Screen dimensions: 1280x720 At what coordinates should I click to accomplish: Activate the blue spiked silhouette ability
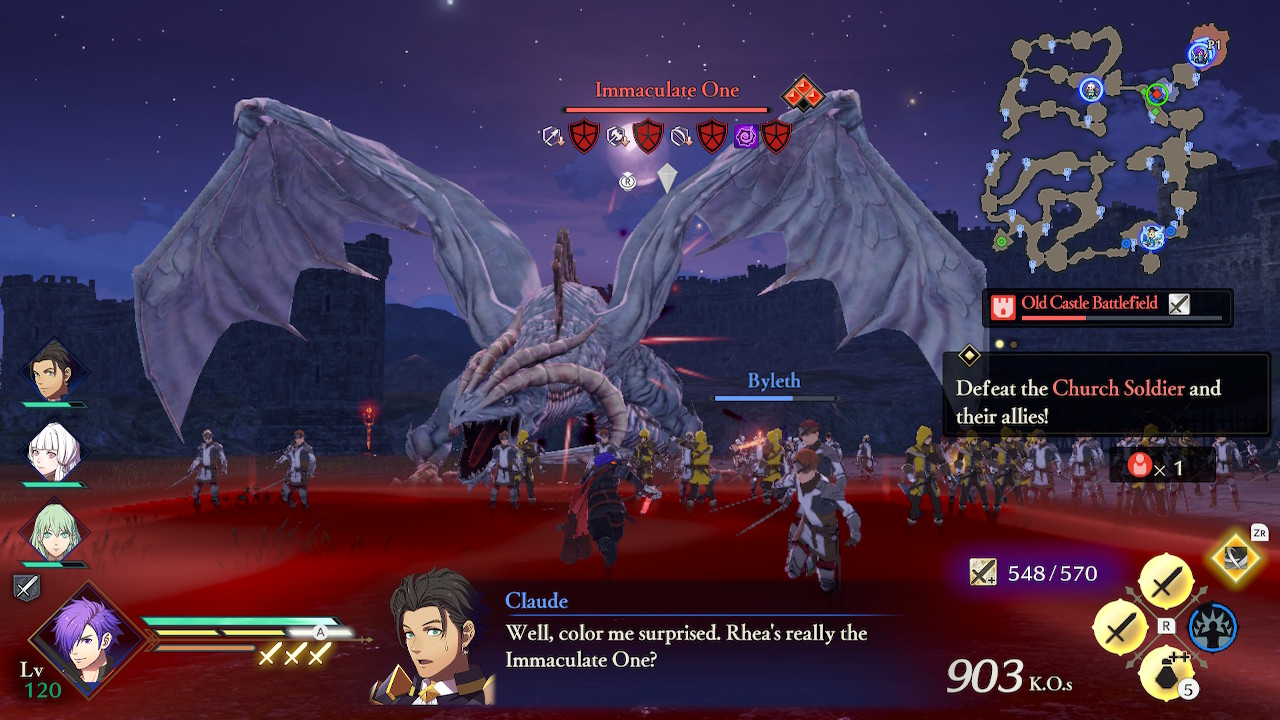coord(1212,628)
